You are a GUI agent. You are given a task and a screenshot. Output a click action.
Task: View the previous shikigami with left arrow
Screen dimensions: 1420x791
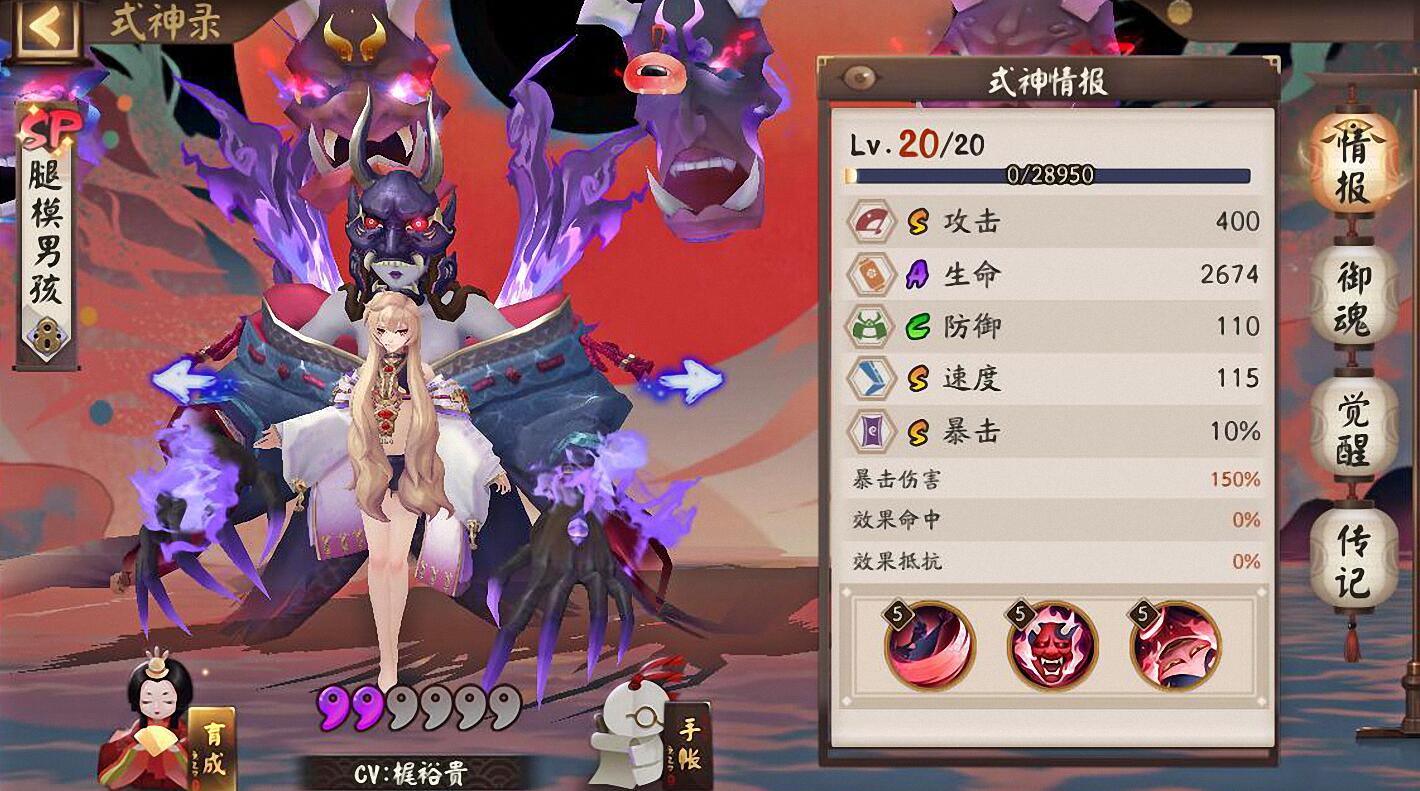tap(185, 382)
